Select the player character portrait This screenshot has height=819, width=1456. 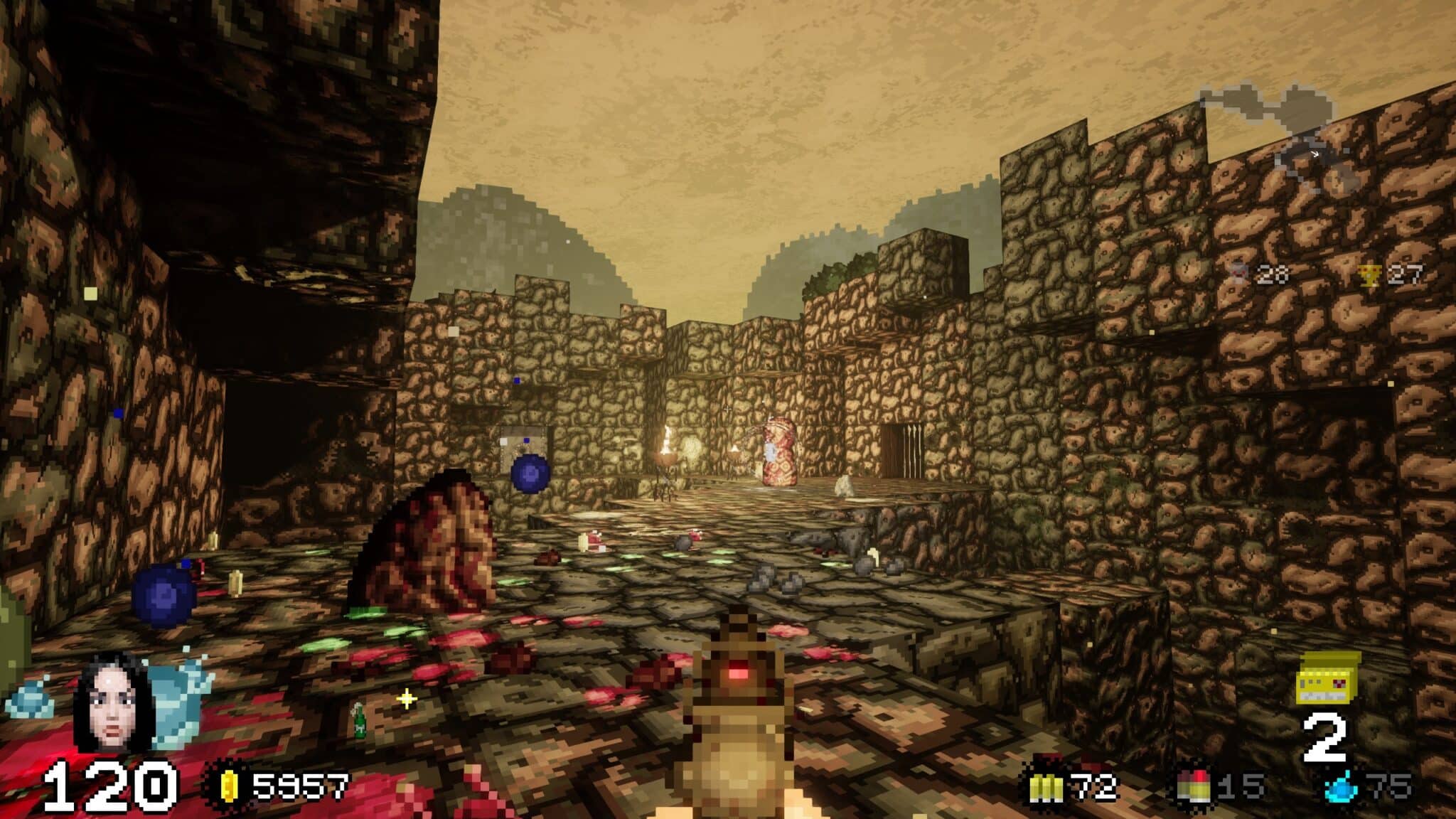pyautogui.click(x=112, y=702)
